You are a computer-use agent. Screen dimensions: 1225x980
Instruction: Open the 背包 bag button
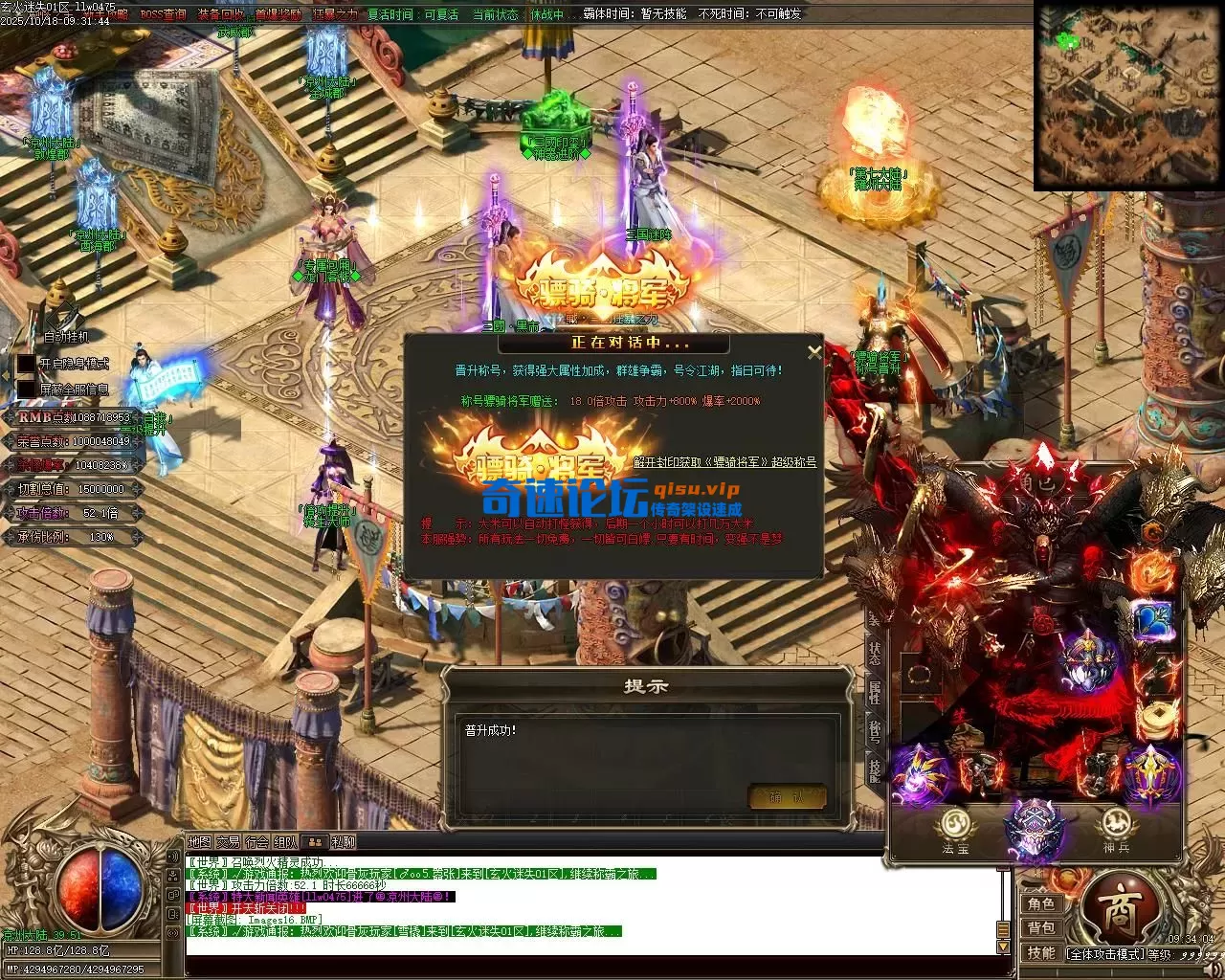click(x=1041, y=928)
